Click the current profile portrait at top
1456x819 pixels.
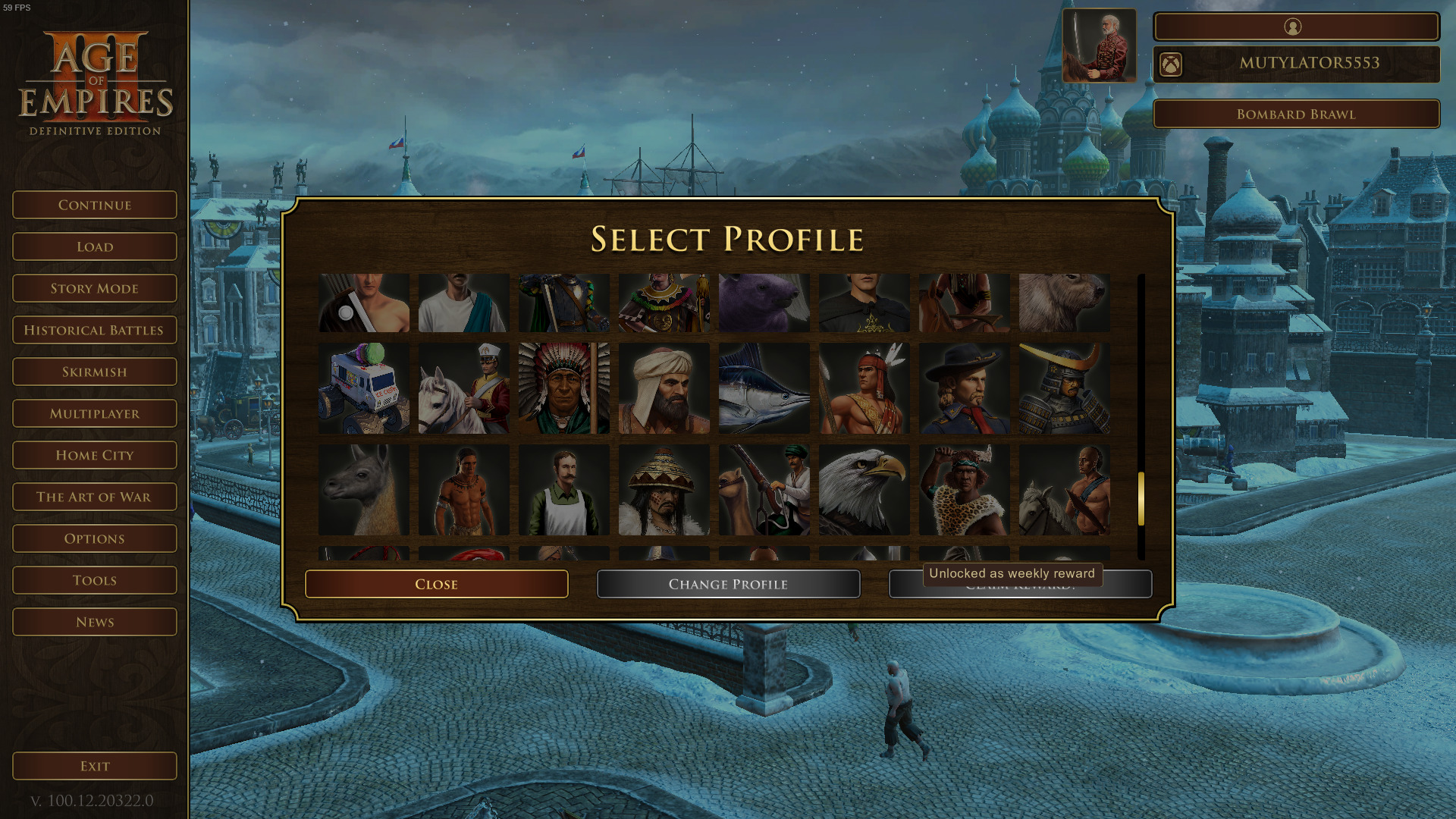tap(1099, 45)
